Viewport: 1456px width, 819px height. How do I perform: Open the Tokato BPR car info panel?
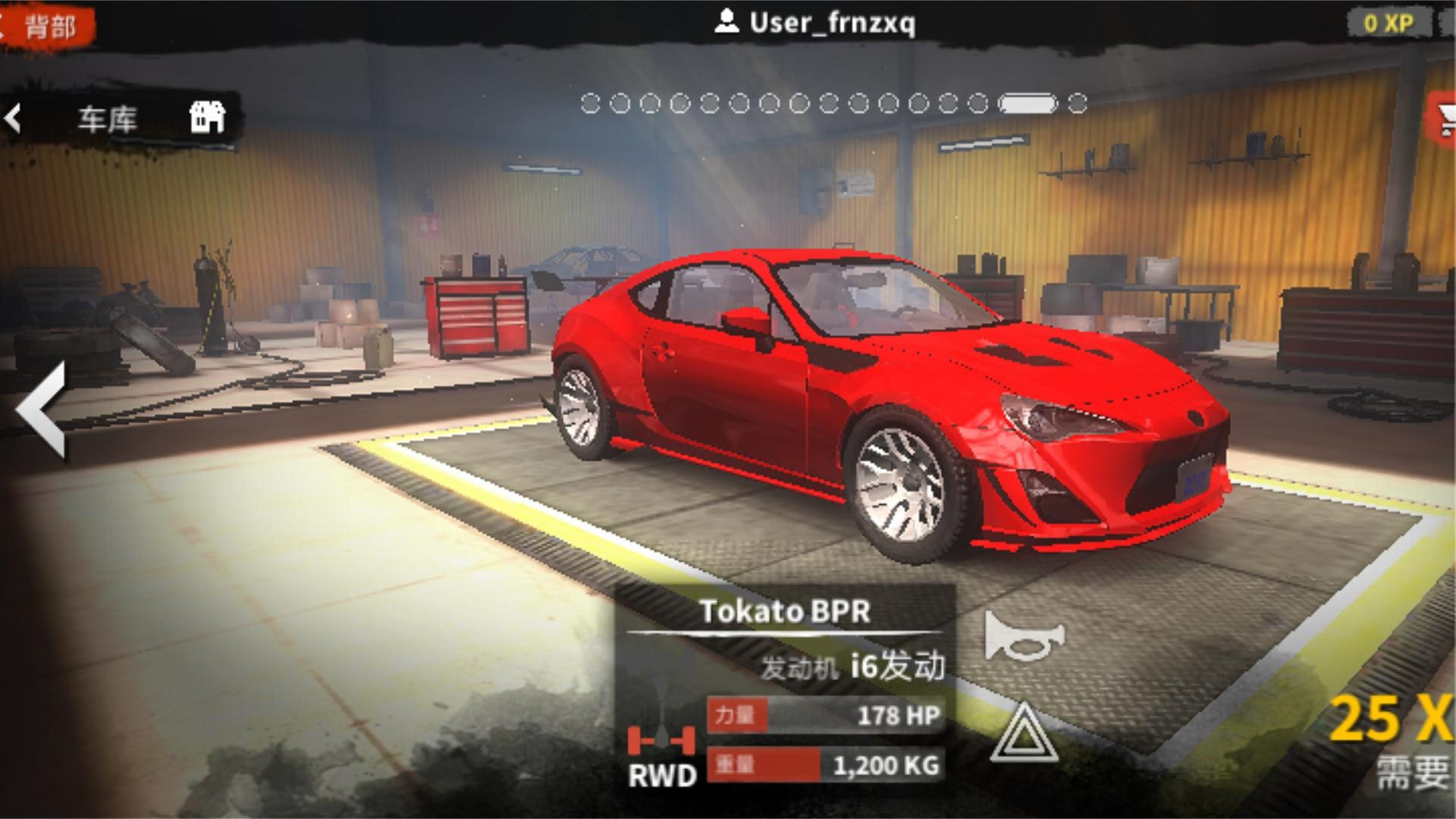point(784,611)
